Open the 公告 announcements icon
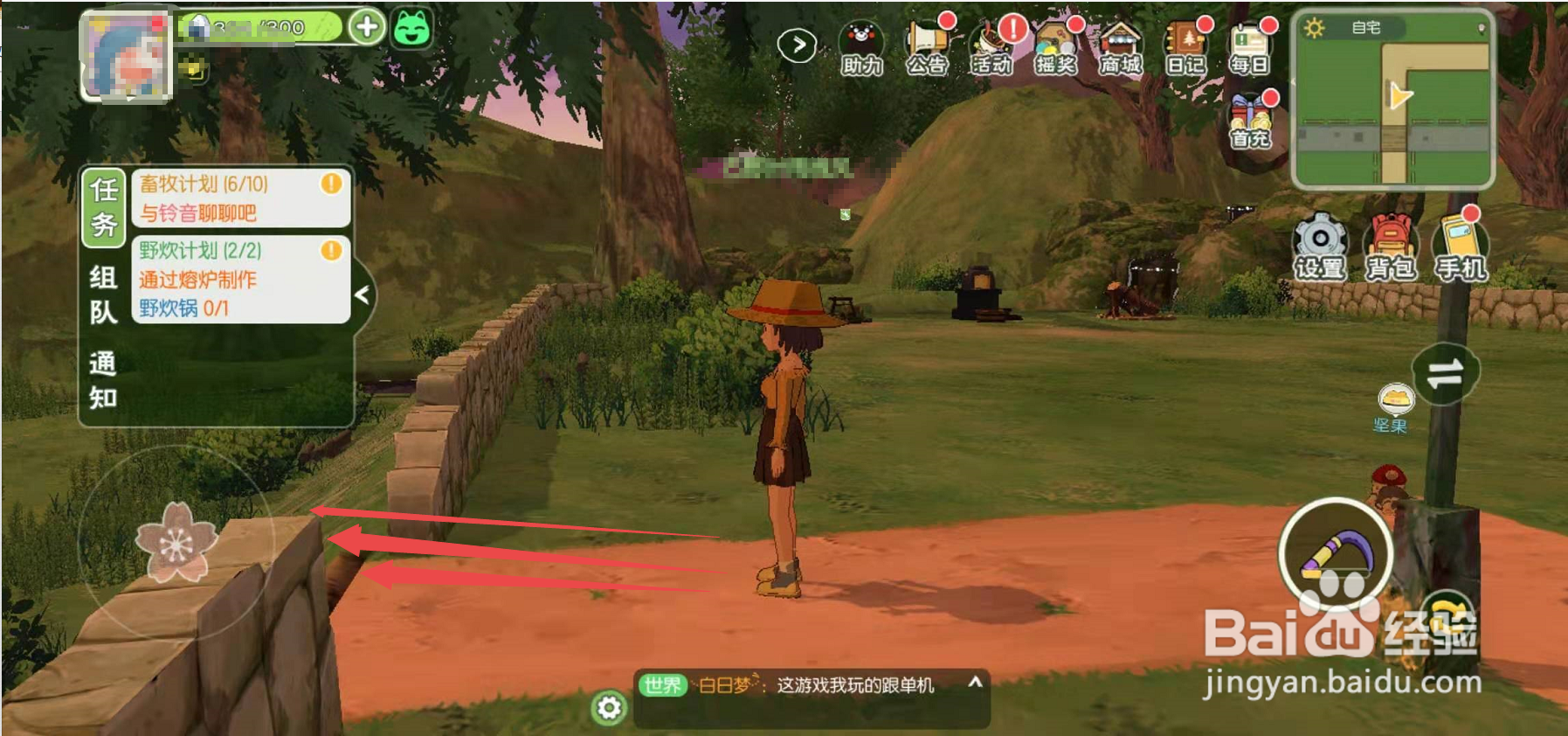Image resolution: width=1568 pixels, height=736 pixels. (927, 47)
